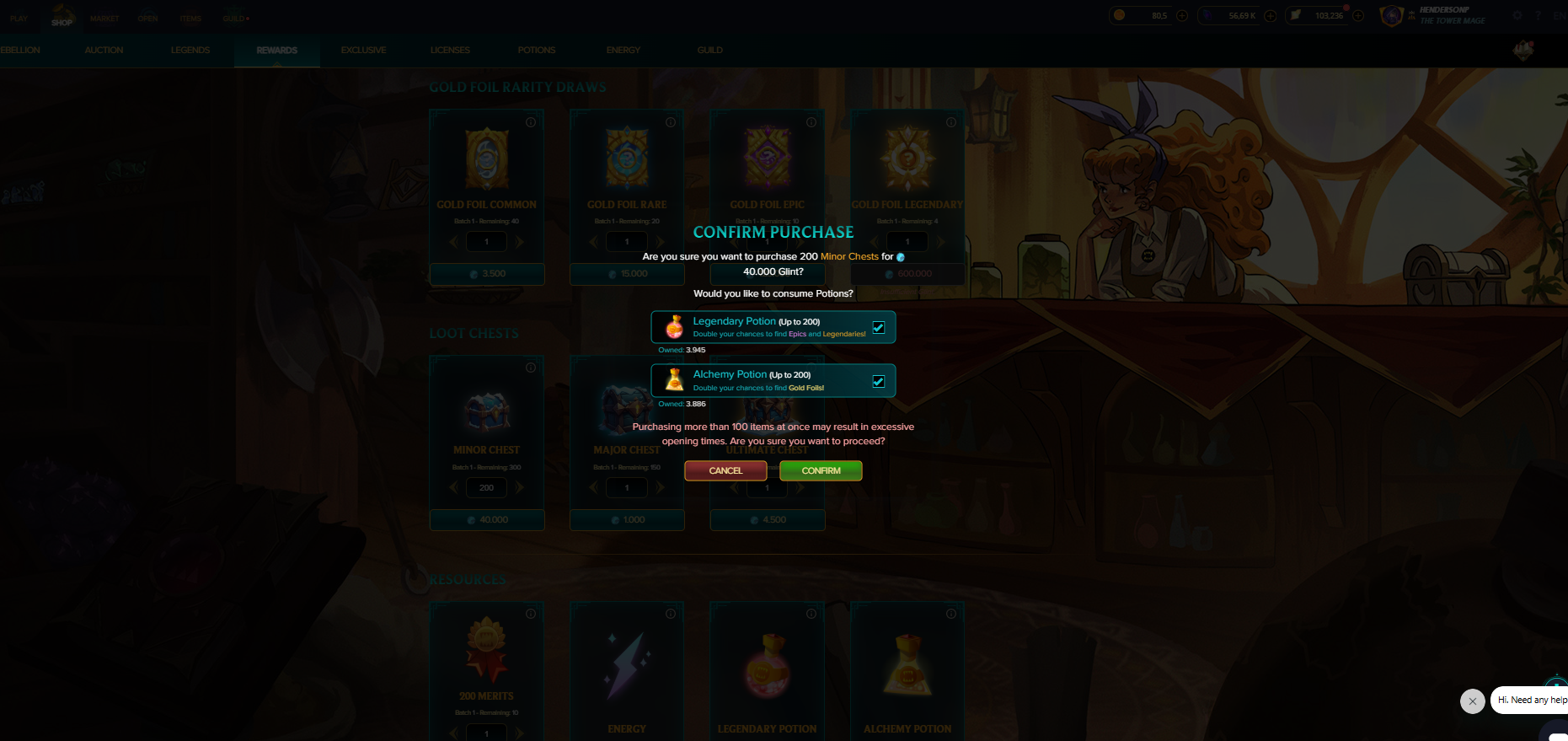This screenshot has height=741, width=1568.
Task: Buy Minor Chest for 40.000 Glint
Action: point(487,520)
